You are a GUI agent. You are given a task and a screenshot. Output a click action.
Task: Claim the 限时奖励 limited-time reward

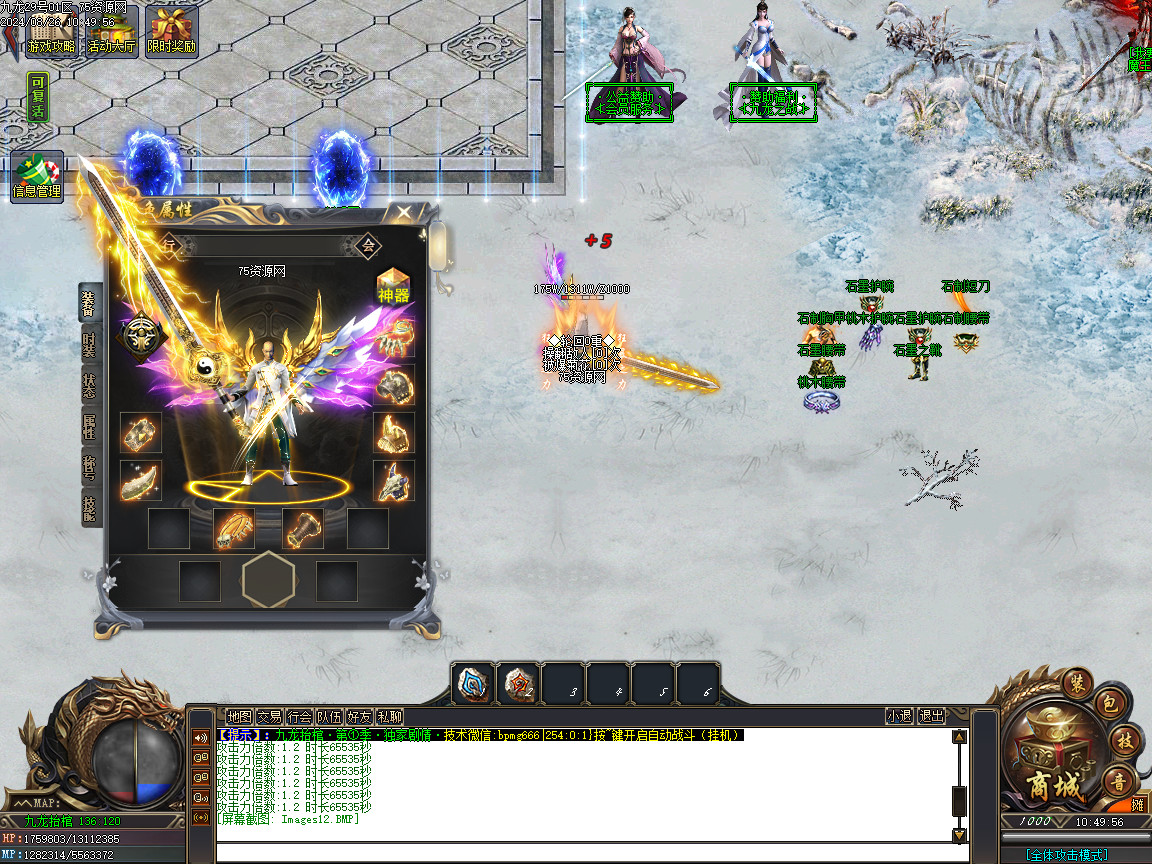[x=172, y=31]
